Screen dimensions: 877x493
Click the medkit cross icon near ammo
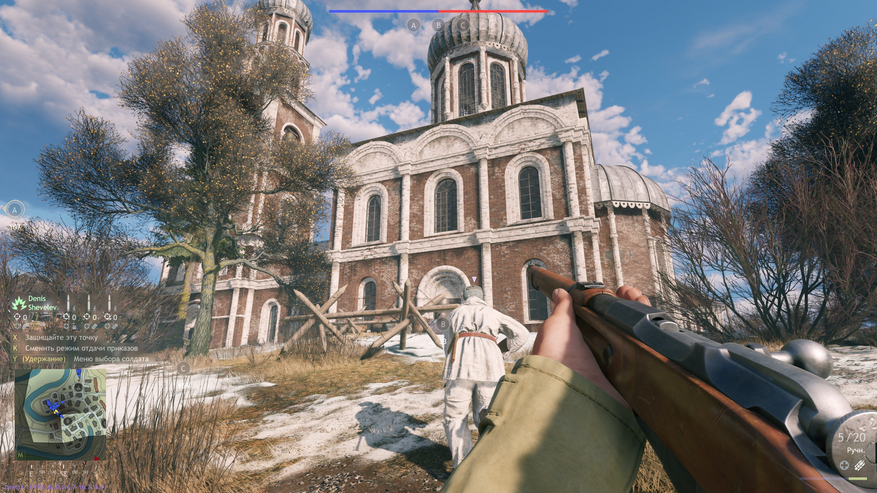(x=845, y=465)
